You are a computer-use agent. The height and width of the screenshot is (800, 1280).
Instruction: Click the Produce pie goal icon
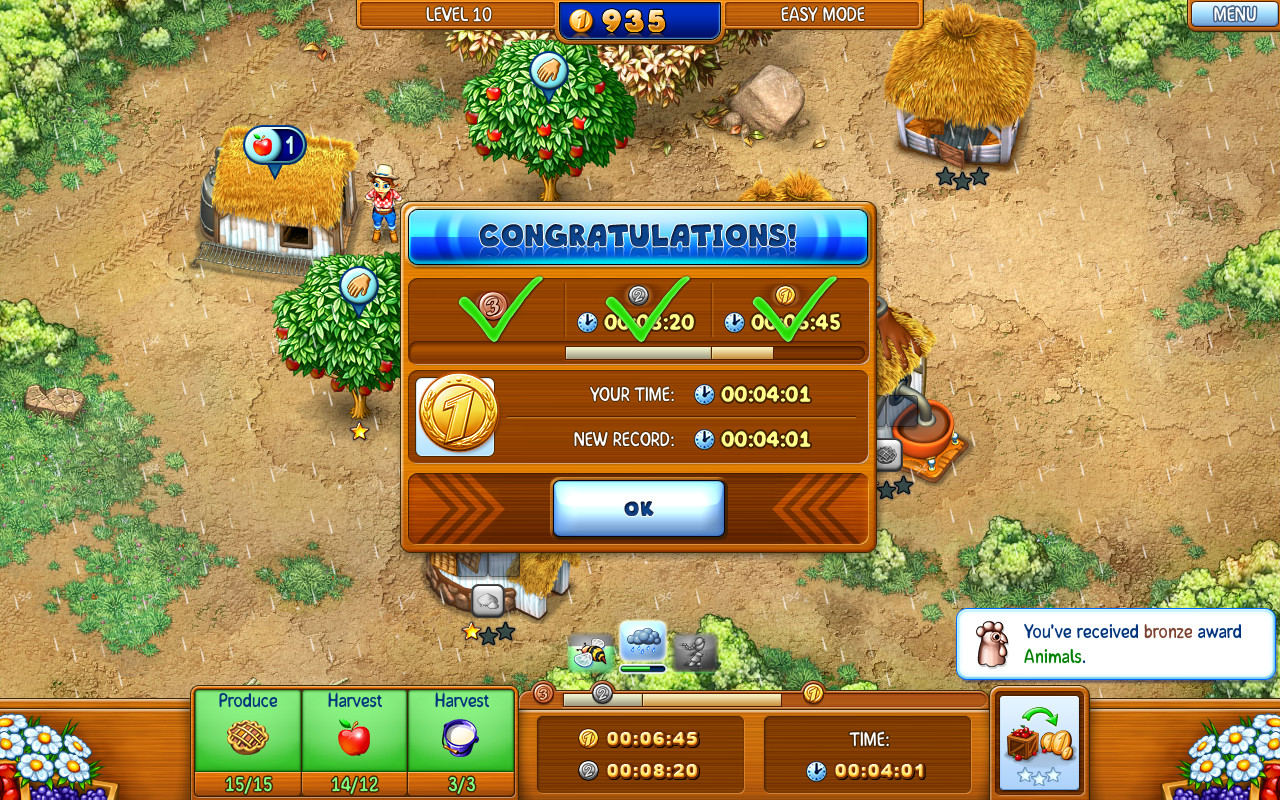point(247,736)
